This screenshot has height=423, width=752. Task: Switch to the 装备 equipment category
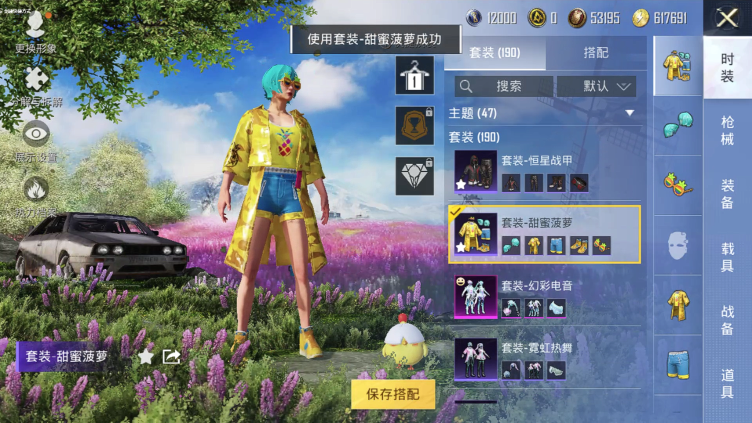727,193
